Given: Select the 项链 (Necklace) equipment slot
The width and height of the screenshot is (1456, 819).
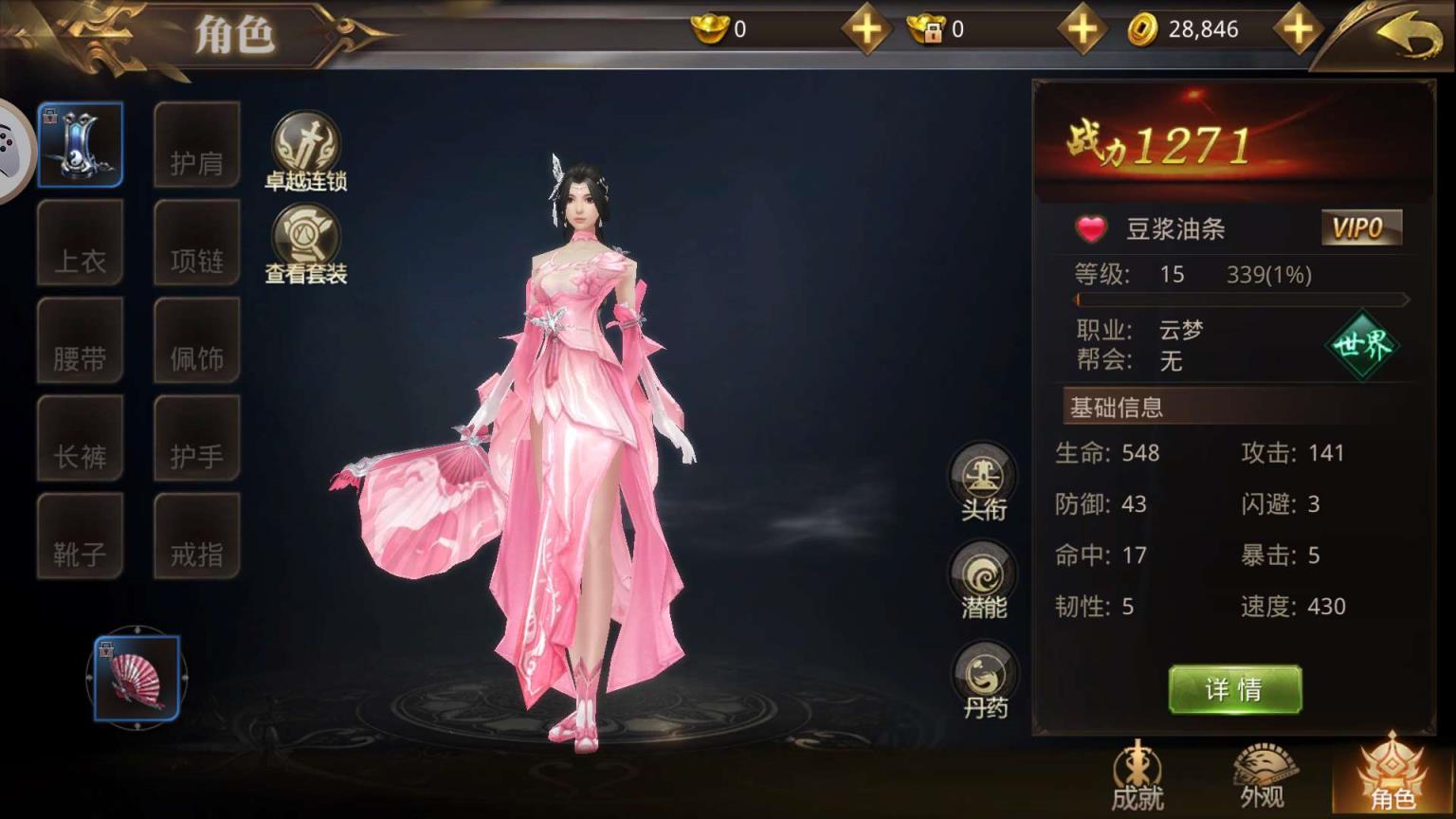Looking at the screenshot, I should click(196, 243).
